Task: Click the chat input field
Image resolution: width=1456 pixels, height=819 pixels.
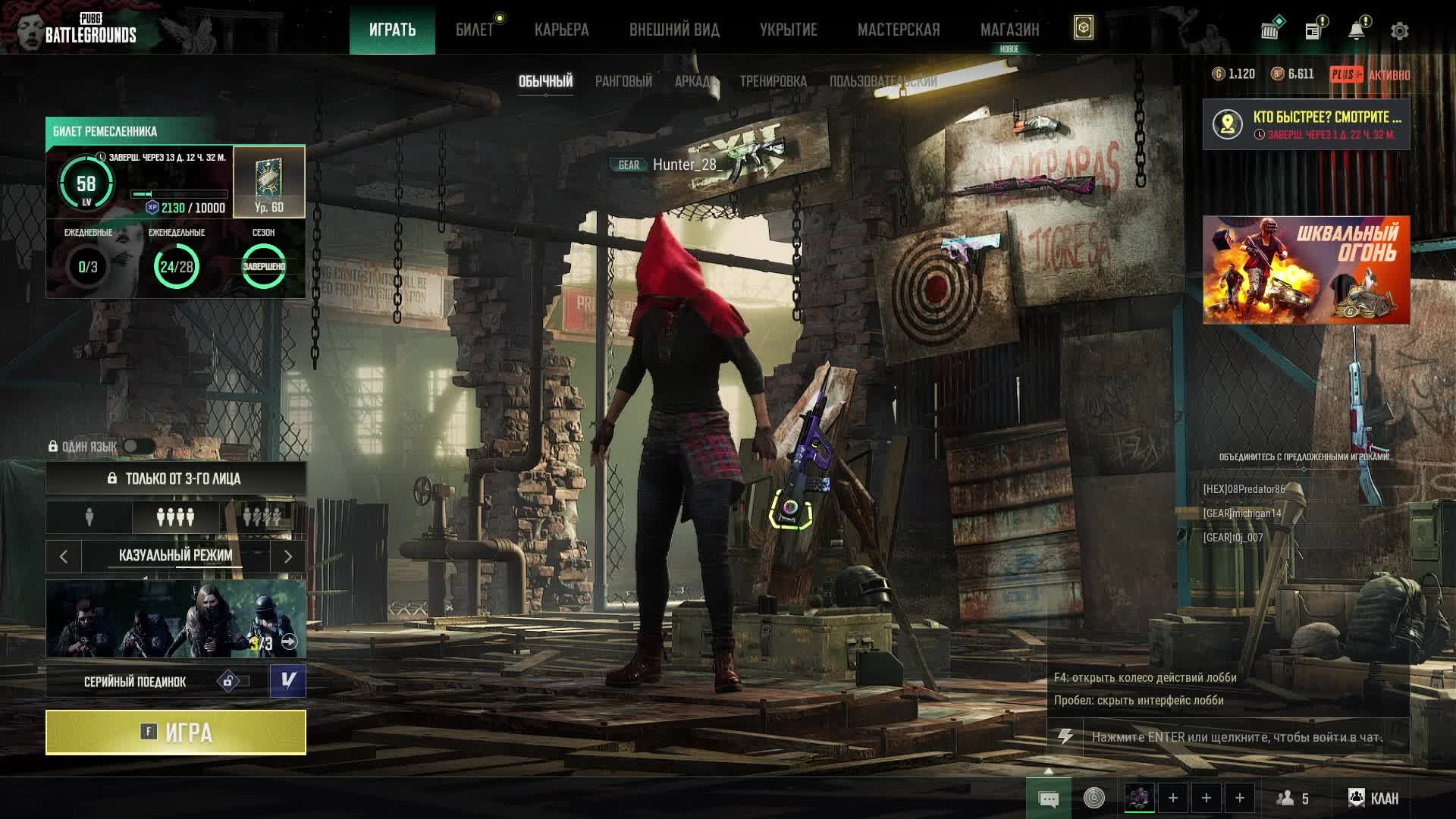Action: 1236,737
